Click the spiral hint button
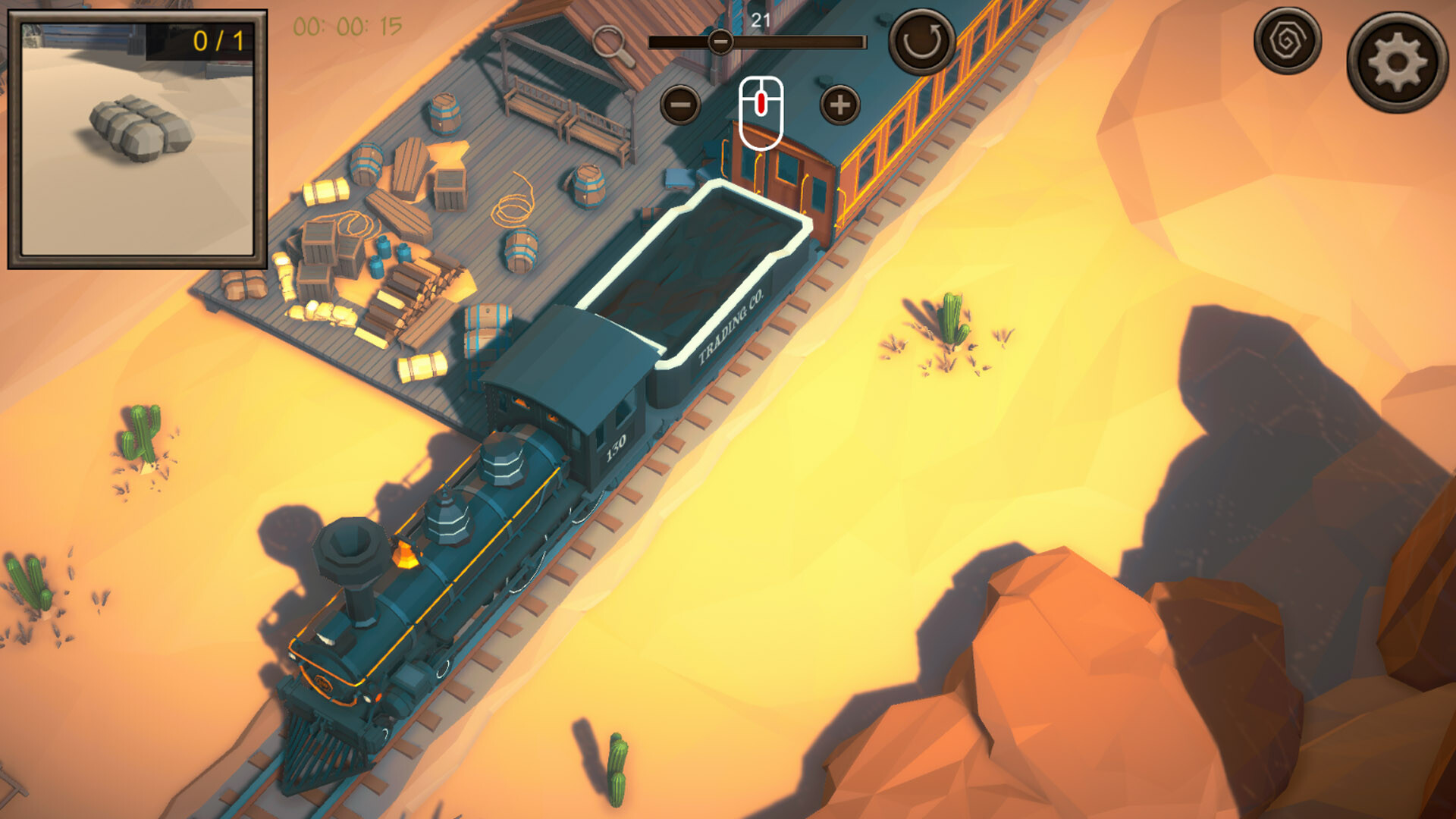This screenshot has width=1456, height=819. pyautogui.click(x=1287, y=40)
